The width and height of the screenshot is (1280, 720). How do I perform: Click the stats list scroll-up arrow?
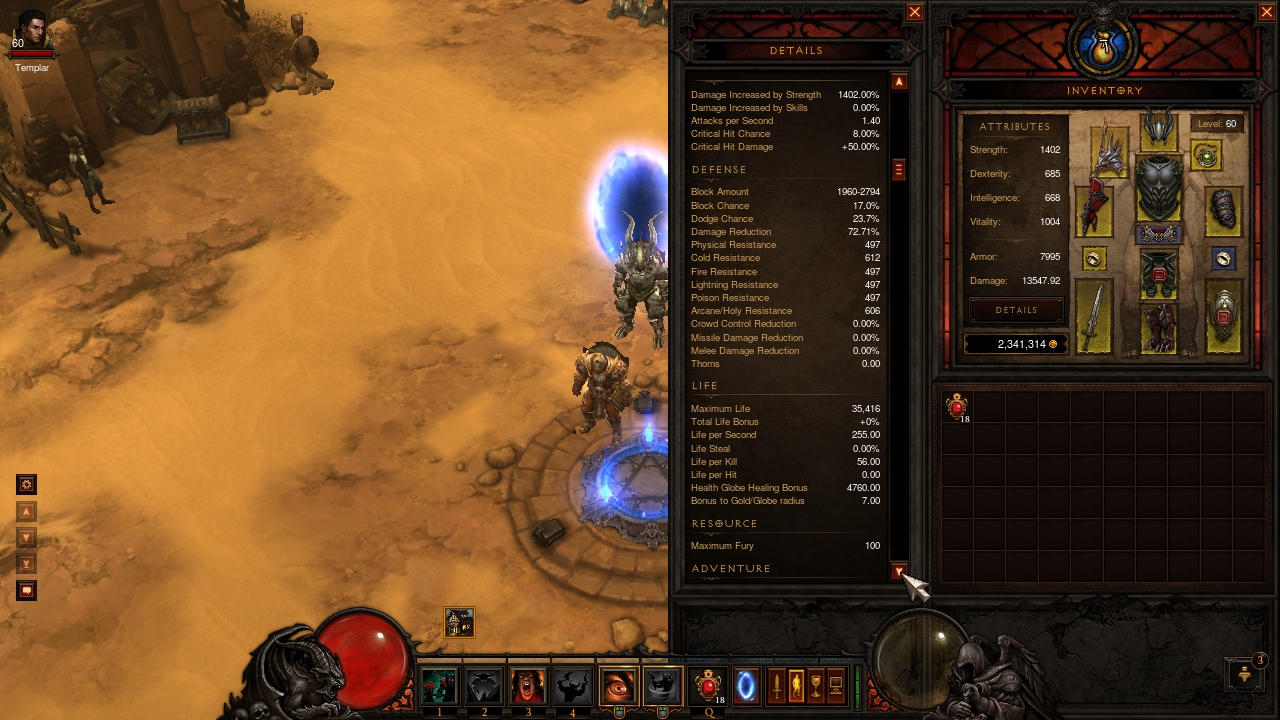(899, 82)
